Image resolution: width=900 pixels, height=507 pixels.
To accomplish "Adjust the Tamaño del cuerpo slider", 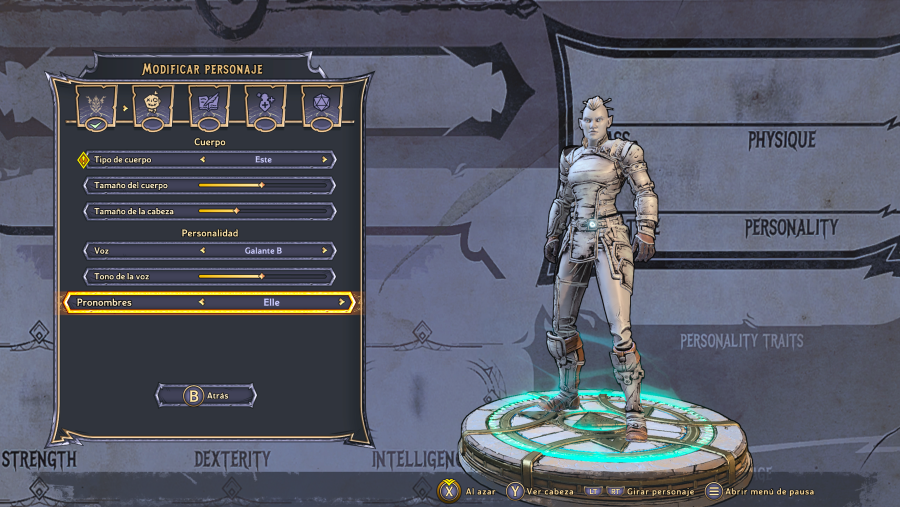I will click(x=262, y=185).
